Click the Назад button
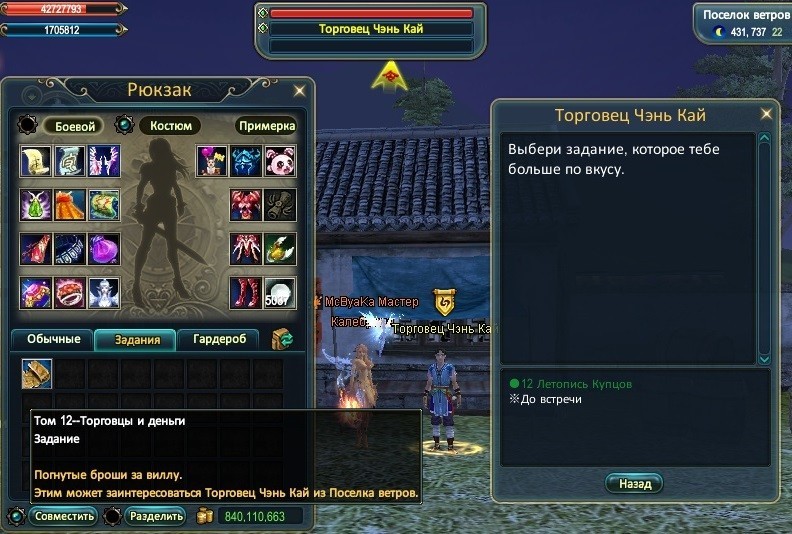Screen dimensions: 792x534 click(x=634, y=483)
